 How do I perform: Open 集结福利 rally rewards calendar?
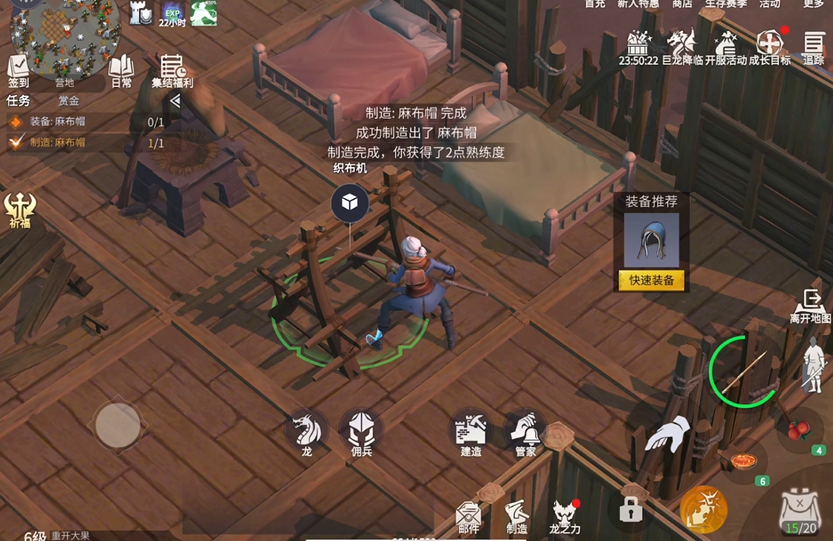click(172, 71)
